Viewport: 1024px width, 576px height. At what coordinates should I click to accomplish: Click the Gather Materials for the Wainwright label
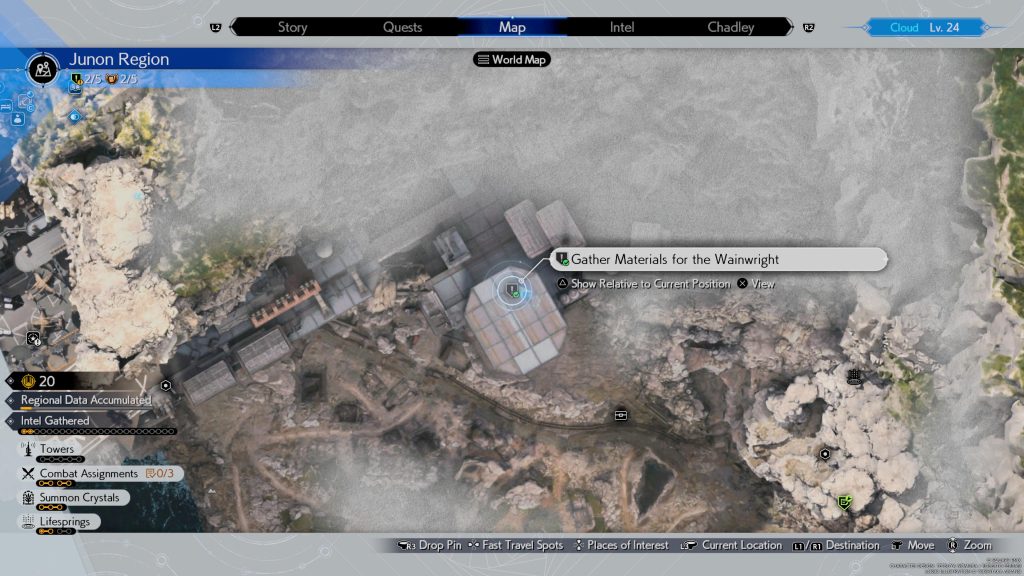pyautogui.click(x=675, y=259)
